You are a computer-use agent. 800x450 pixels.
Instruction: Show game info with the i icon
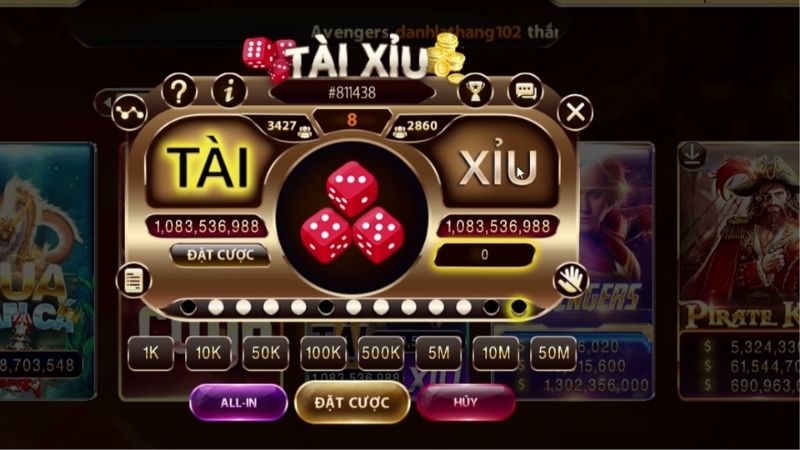[229, 92]
